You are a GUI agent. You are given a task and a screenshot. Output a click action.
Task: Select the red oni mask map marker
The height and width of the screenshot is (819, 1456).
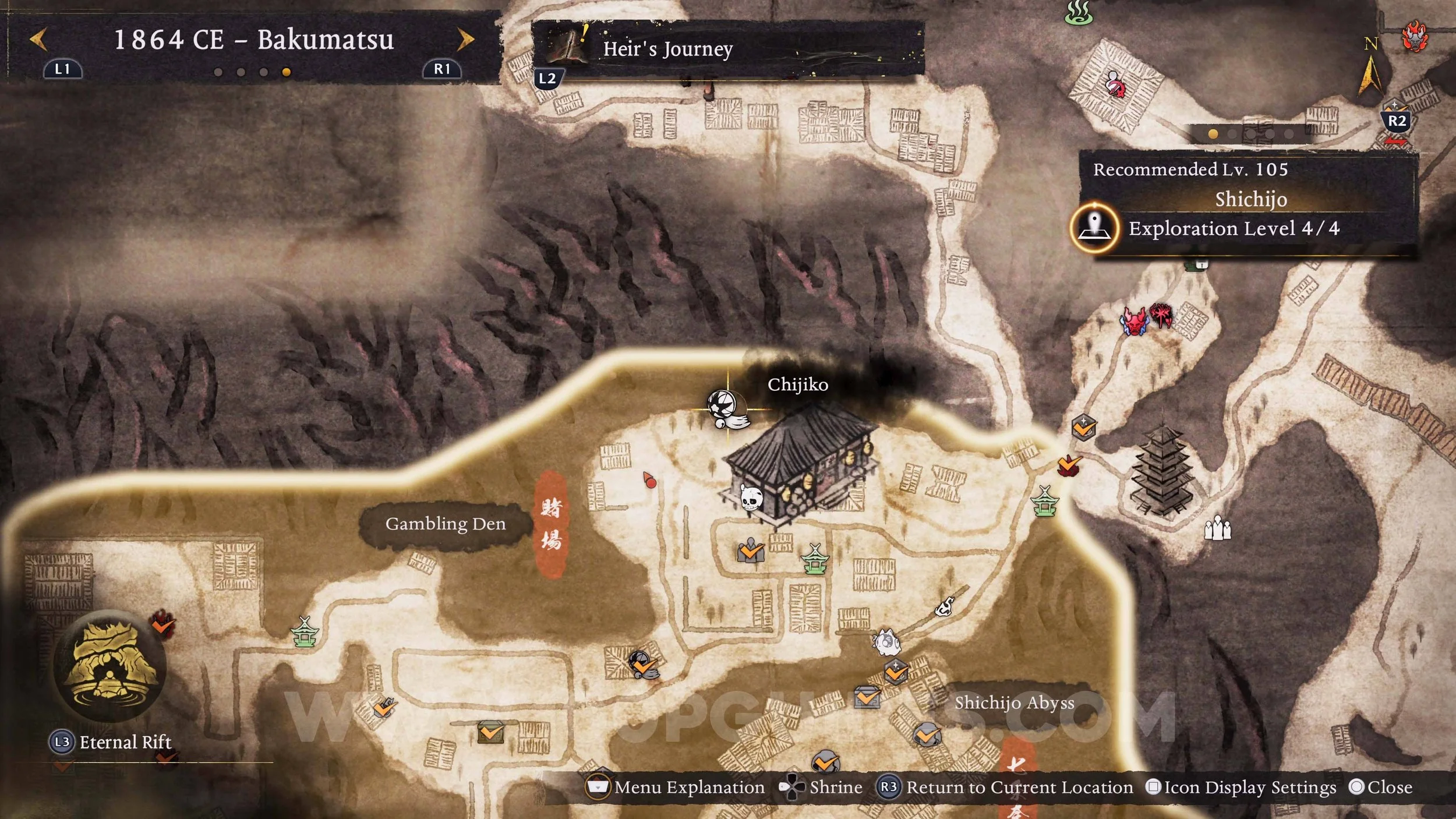(x=1134, y=322)
